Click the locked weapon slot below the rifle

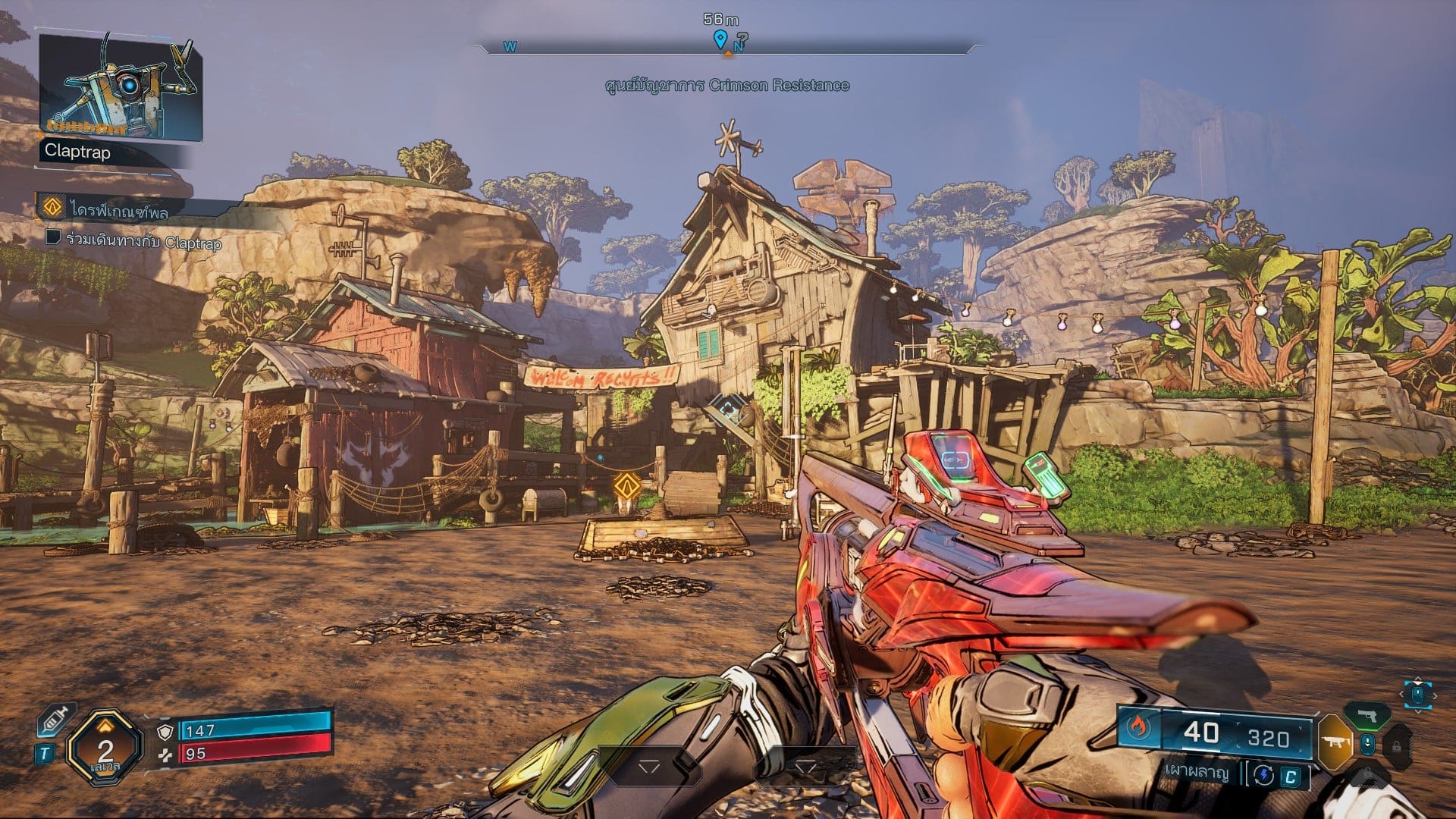click(x=1367, y=772)
